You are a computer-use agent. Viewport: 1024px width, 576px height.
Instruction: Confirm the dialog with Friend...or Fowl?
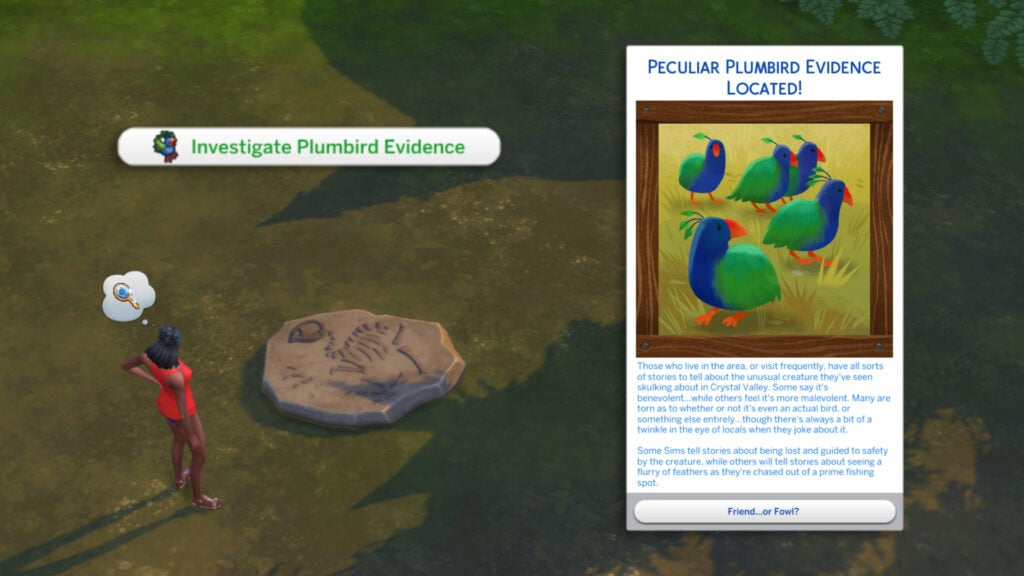click(764, 511)
